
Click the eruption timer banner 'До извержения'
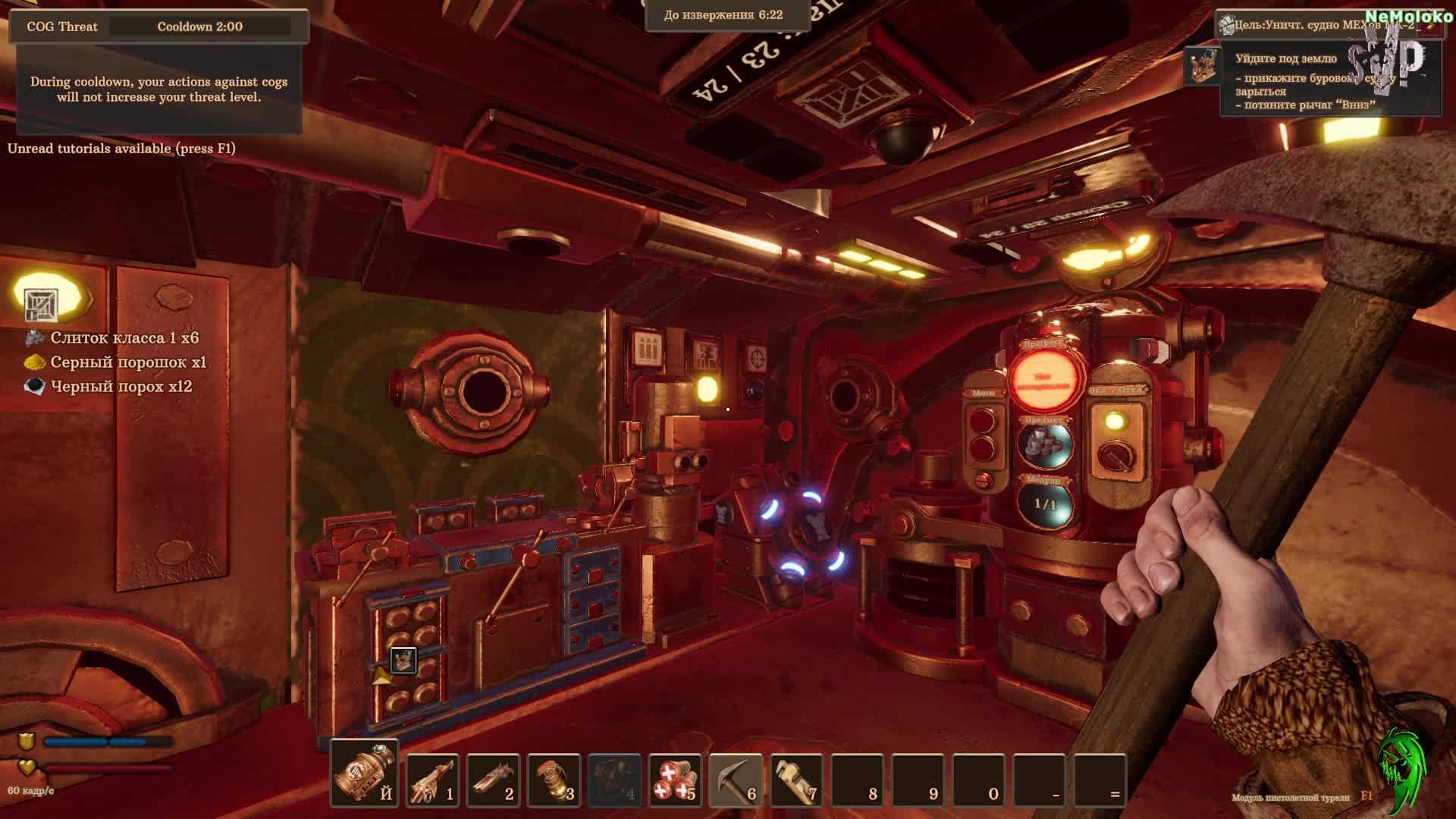pyautogui.click(x=723, y=15)
